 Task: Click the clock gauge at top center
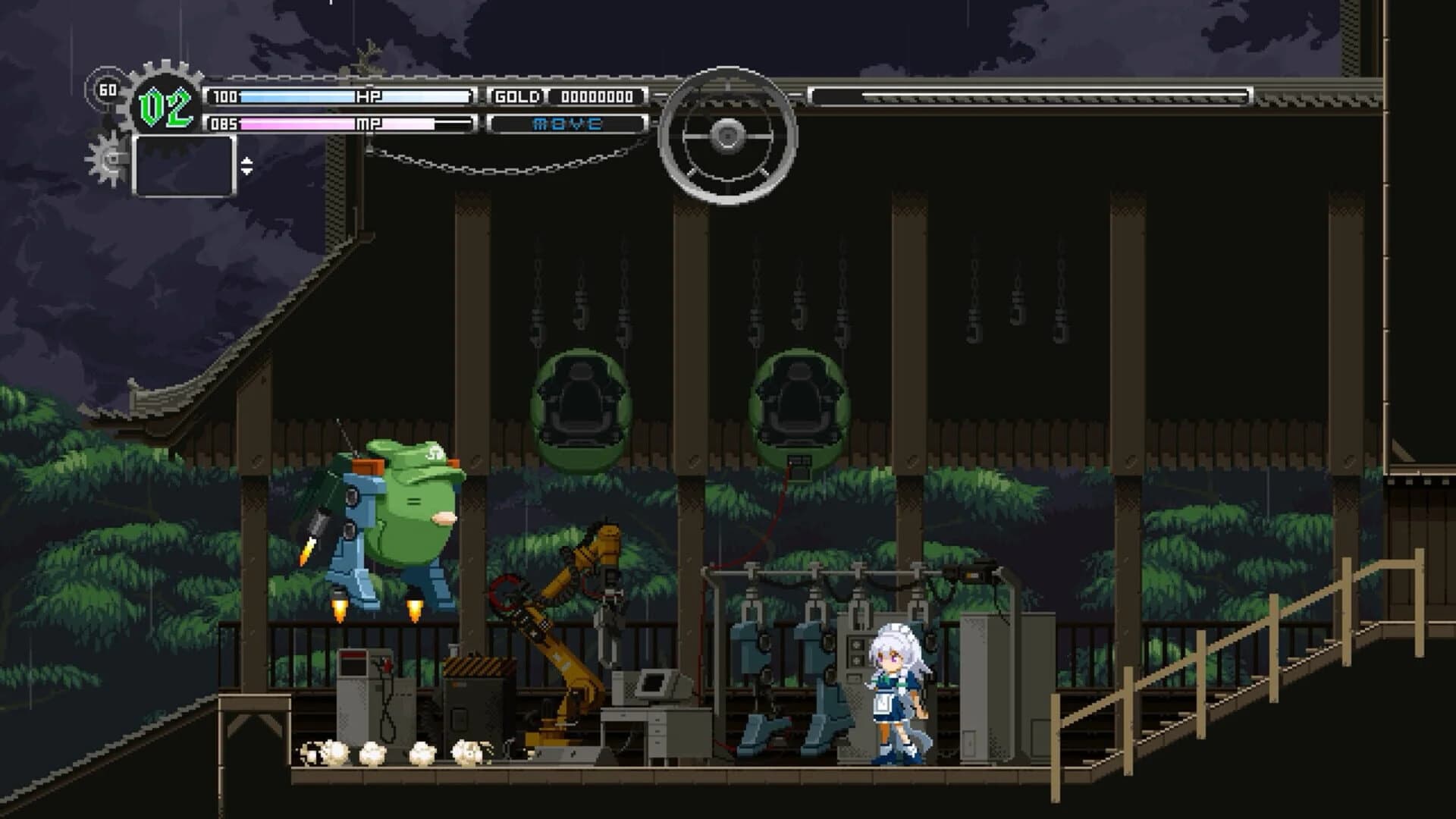[x=730, y=135]
